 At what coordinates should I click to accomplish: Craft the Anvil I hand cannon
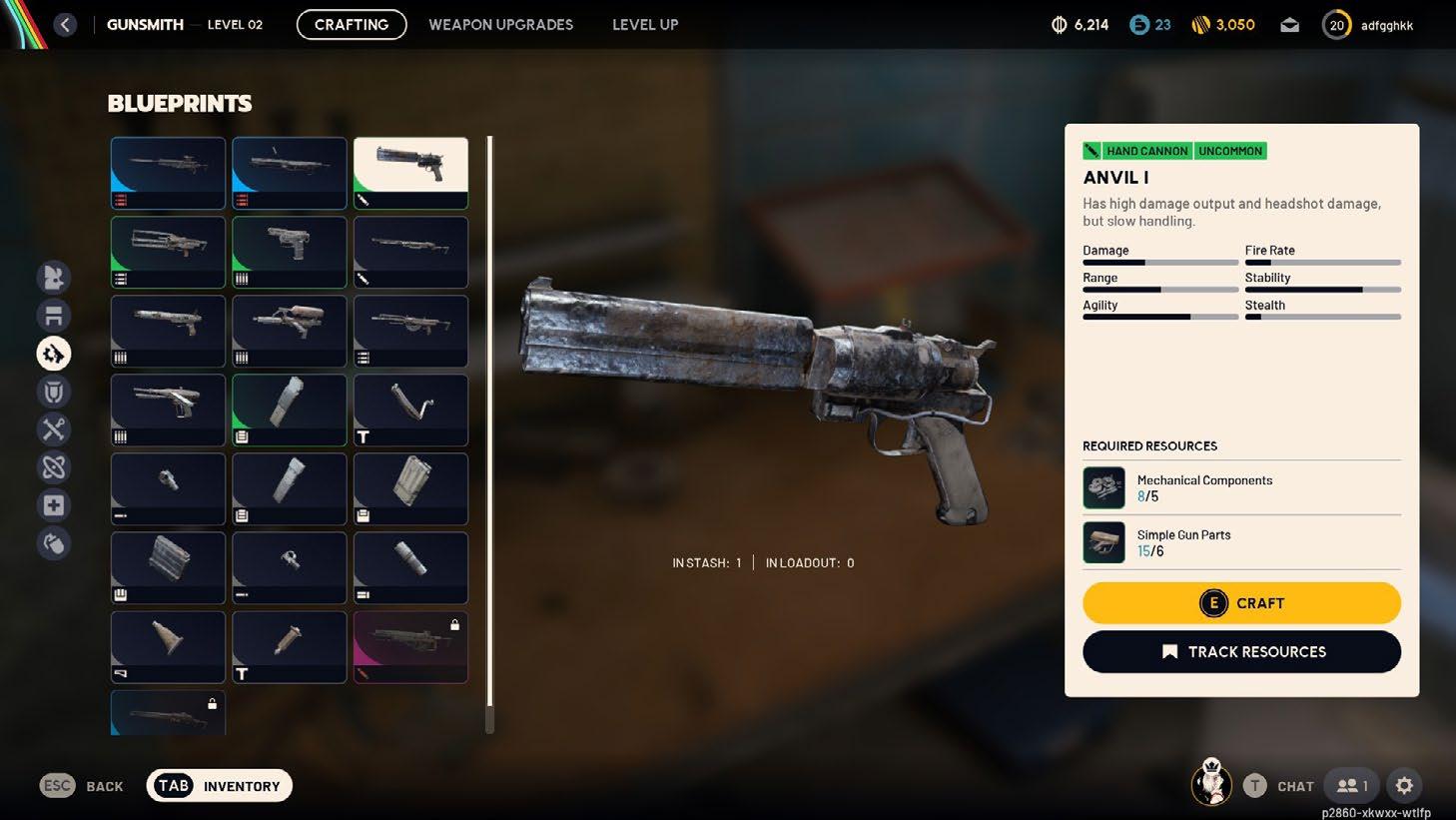point(1241,603)
